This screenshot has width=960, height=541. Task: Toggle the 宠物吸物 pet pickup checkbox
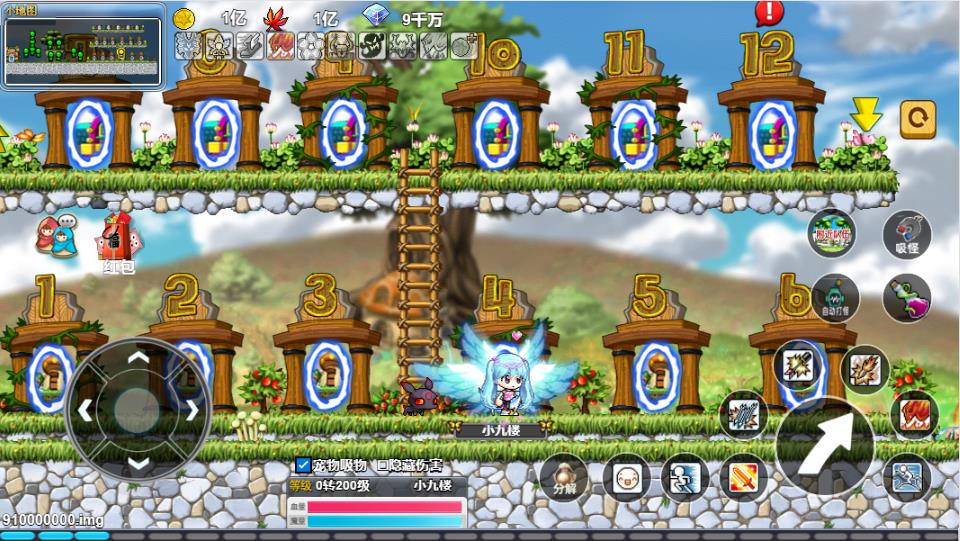(303, 465)
